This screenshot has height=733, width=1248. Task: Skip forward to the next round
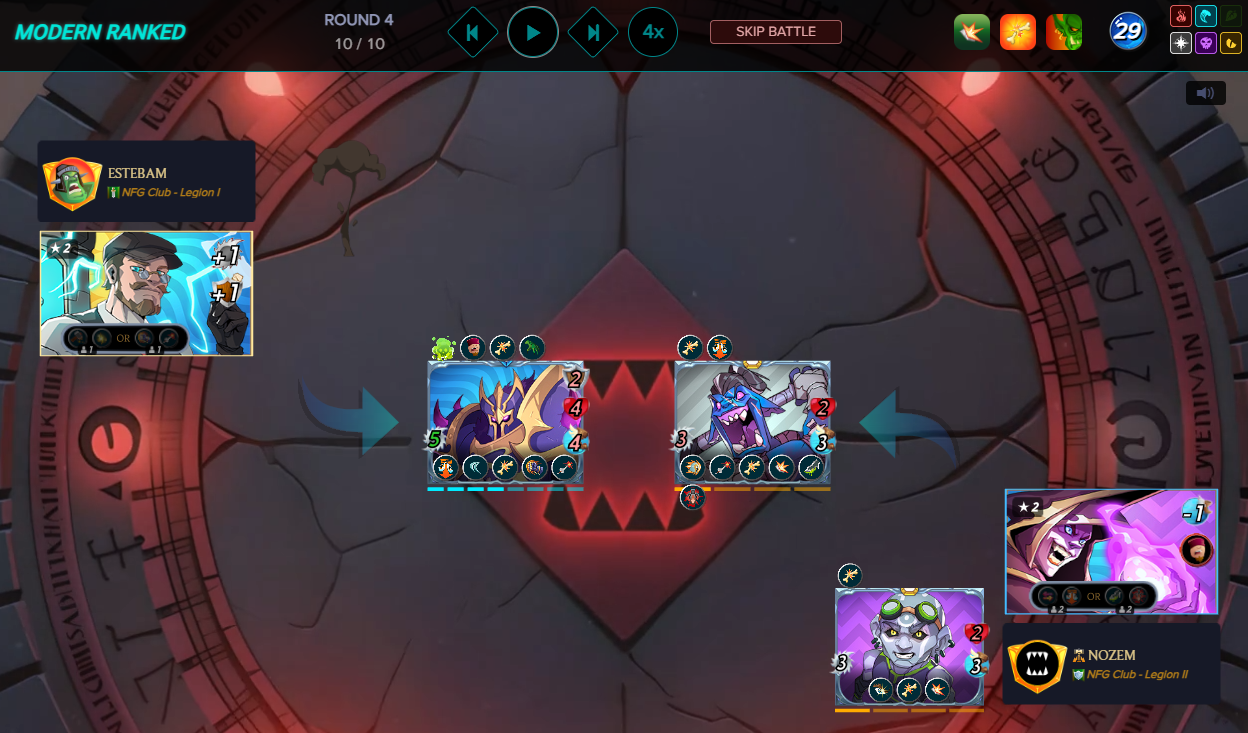coord(593,33)
